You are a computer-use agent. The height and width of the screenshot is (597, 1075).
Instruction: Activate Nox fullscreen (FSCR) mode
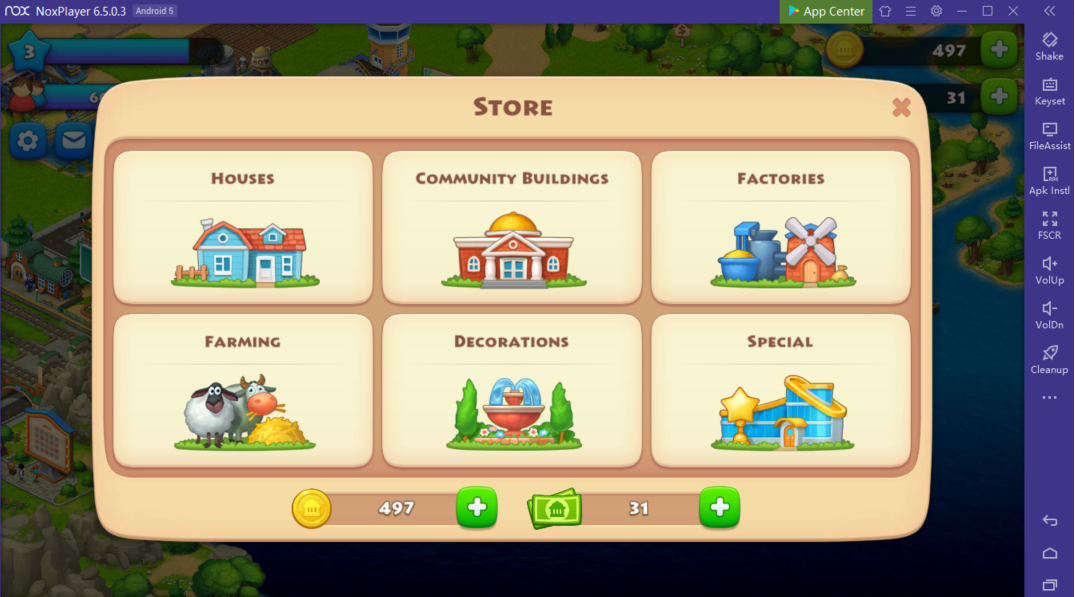point(1049,225)
